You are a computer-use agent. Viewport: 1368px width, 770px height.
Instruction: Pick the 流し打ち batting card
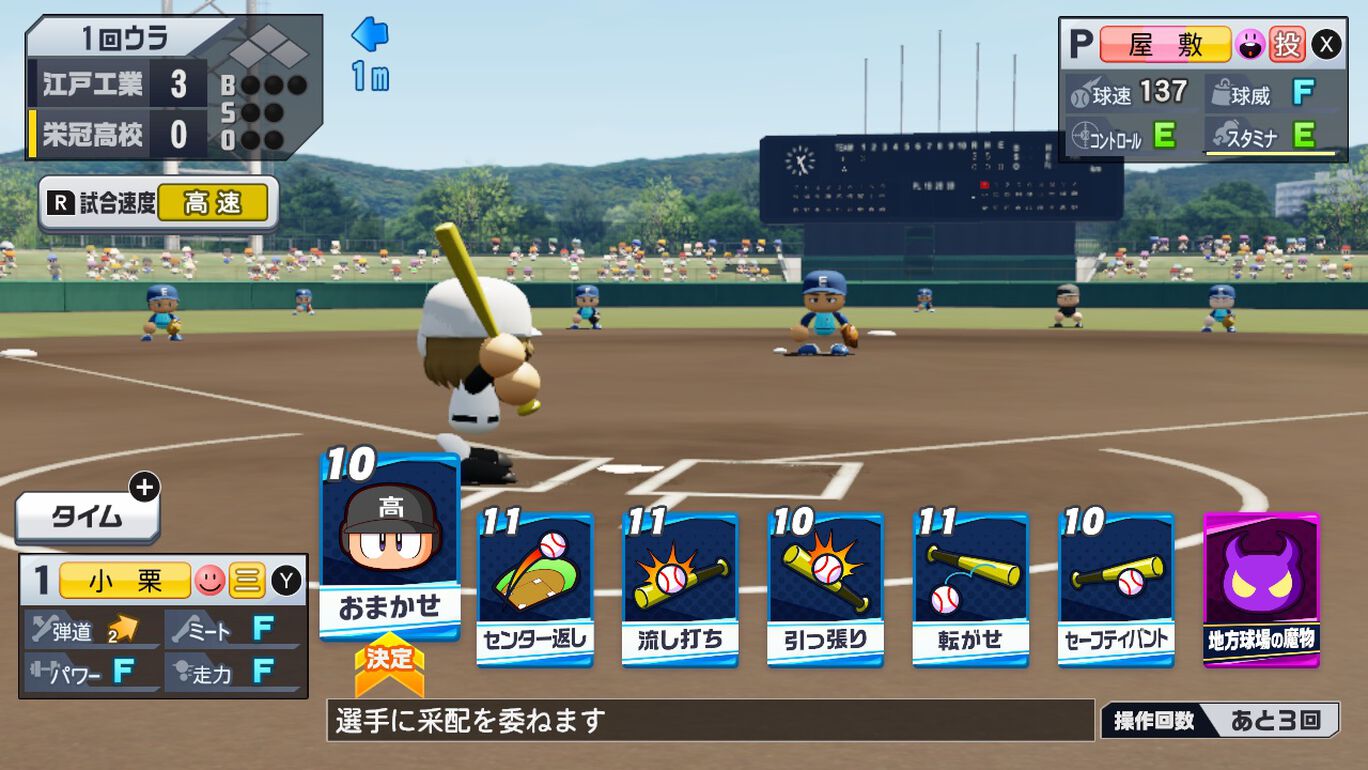(680, 589)
